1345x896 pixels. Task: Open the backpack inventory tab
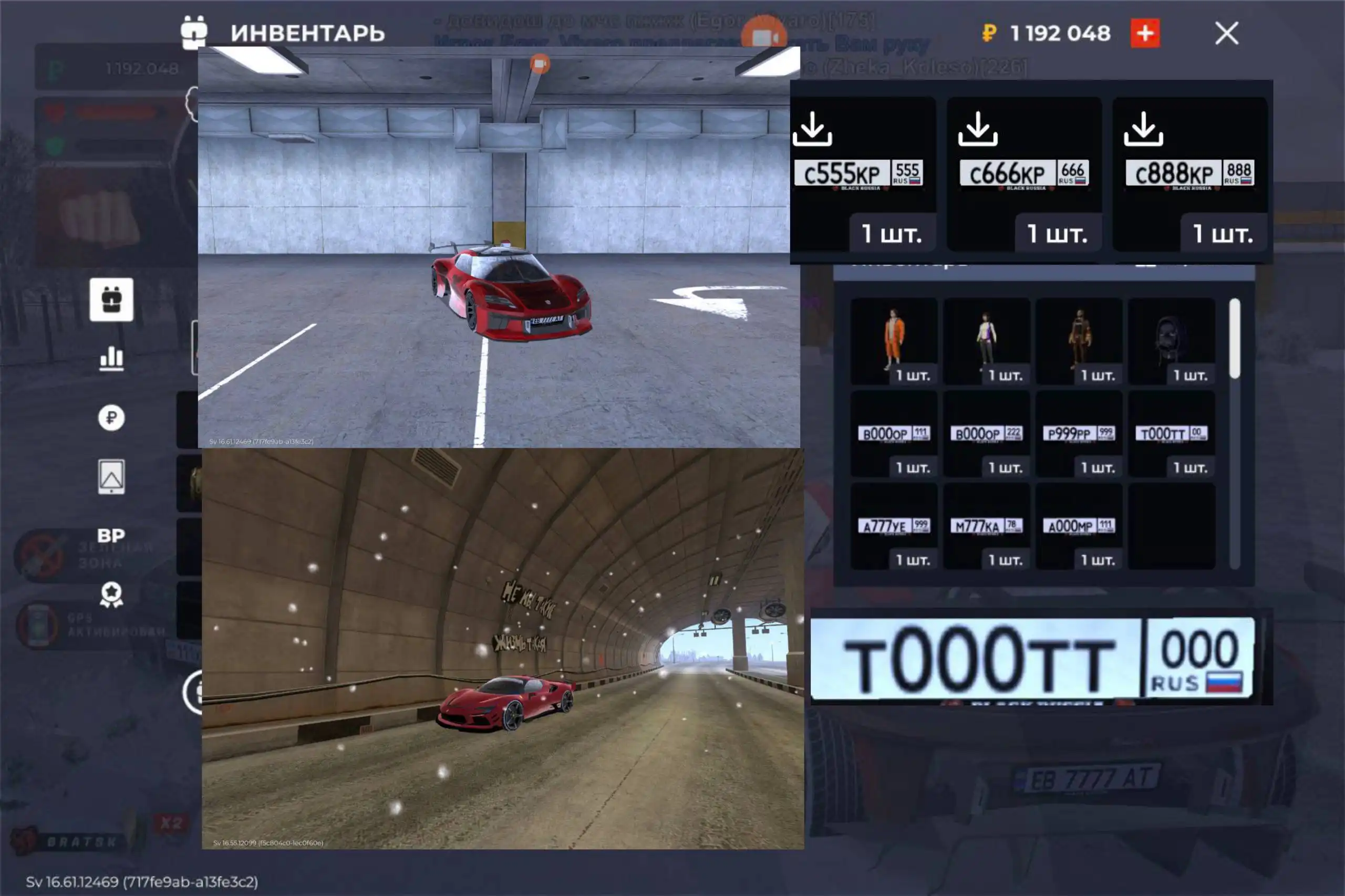coord(111,300)
